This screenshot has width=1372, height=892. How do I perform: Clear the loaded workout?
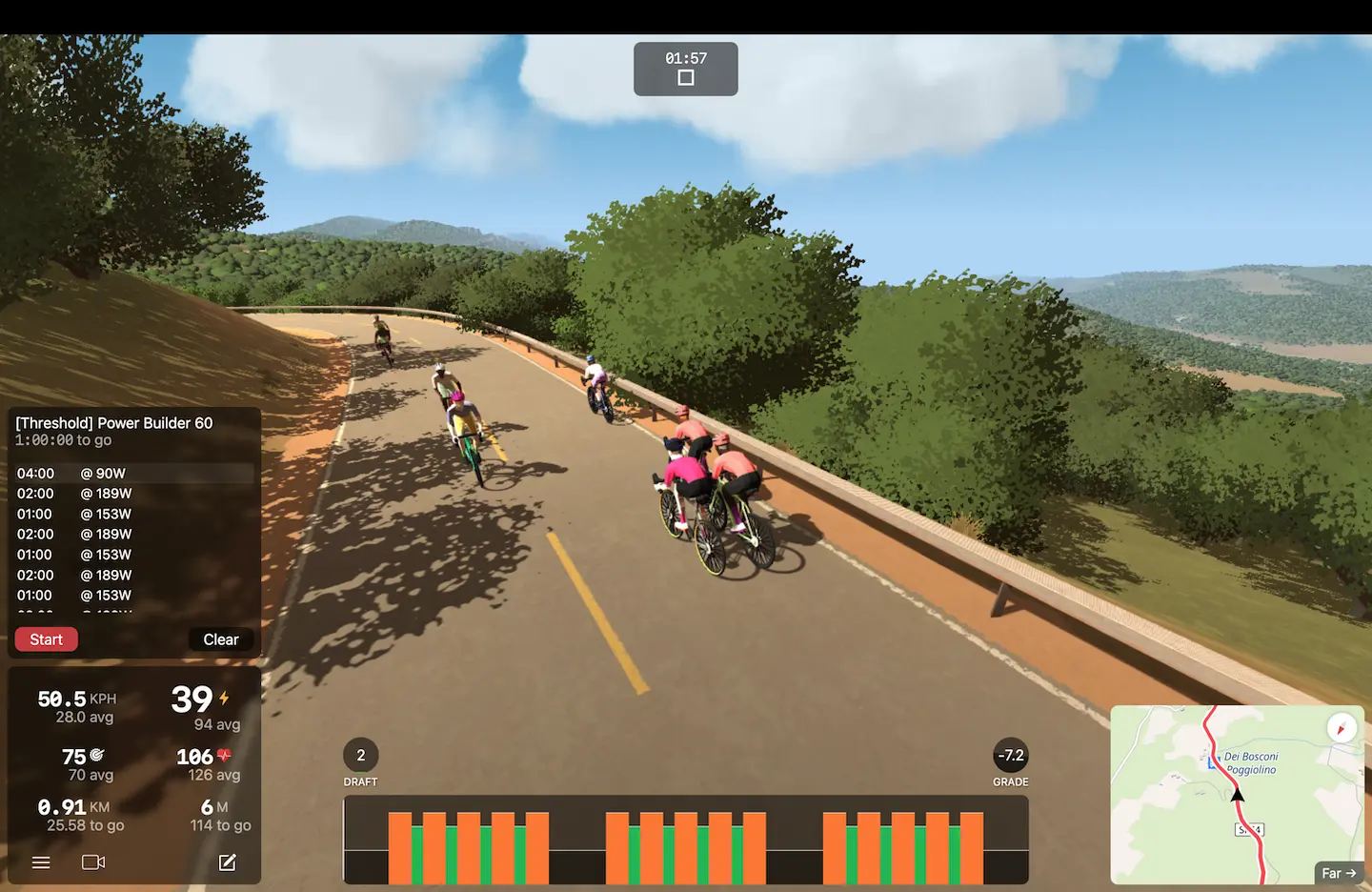[220, 639]
